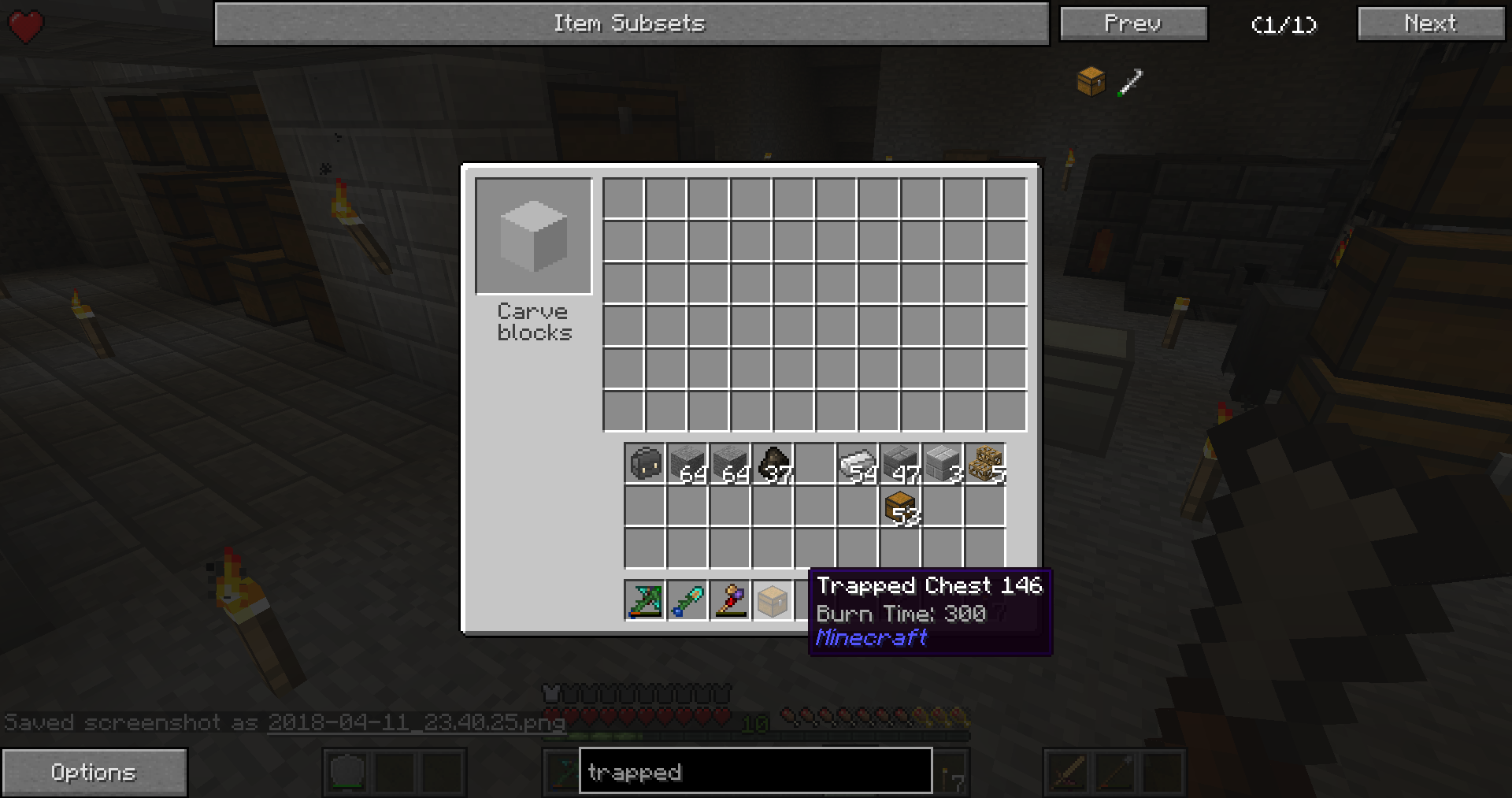
Task: Click the 54 iron ingots
Action: [x=858, y=463]
